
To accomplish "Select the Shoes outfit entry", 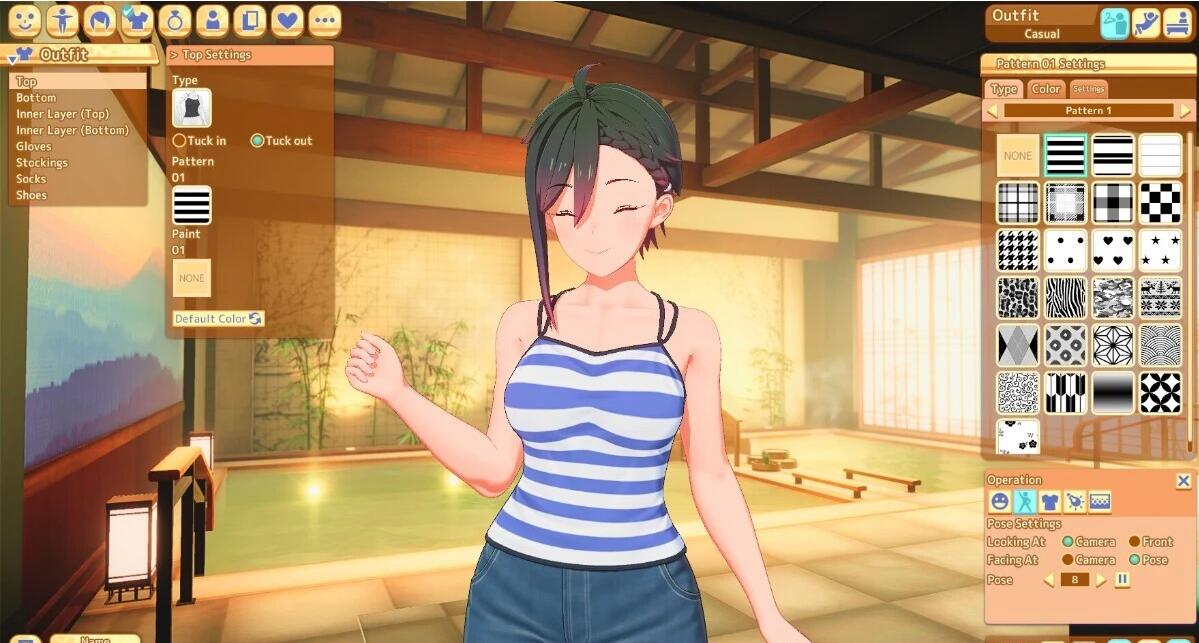I will coord(31,195).
